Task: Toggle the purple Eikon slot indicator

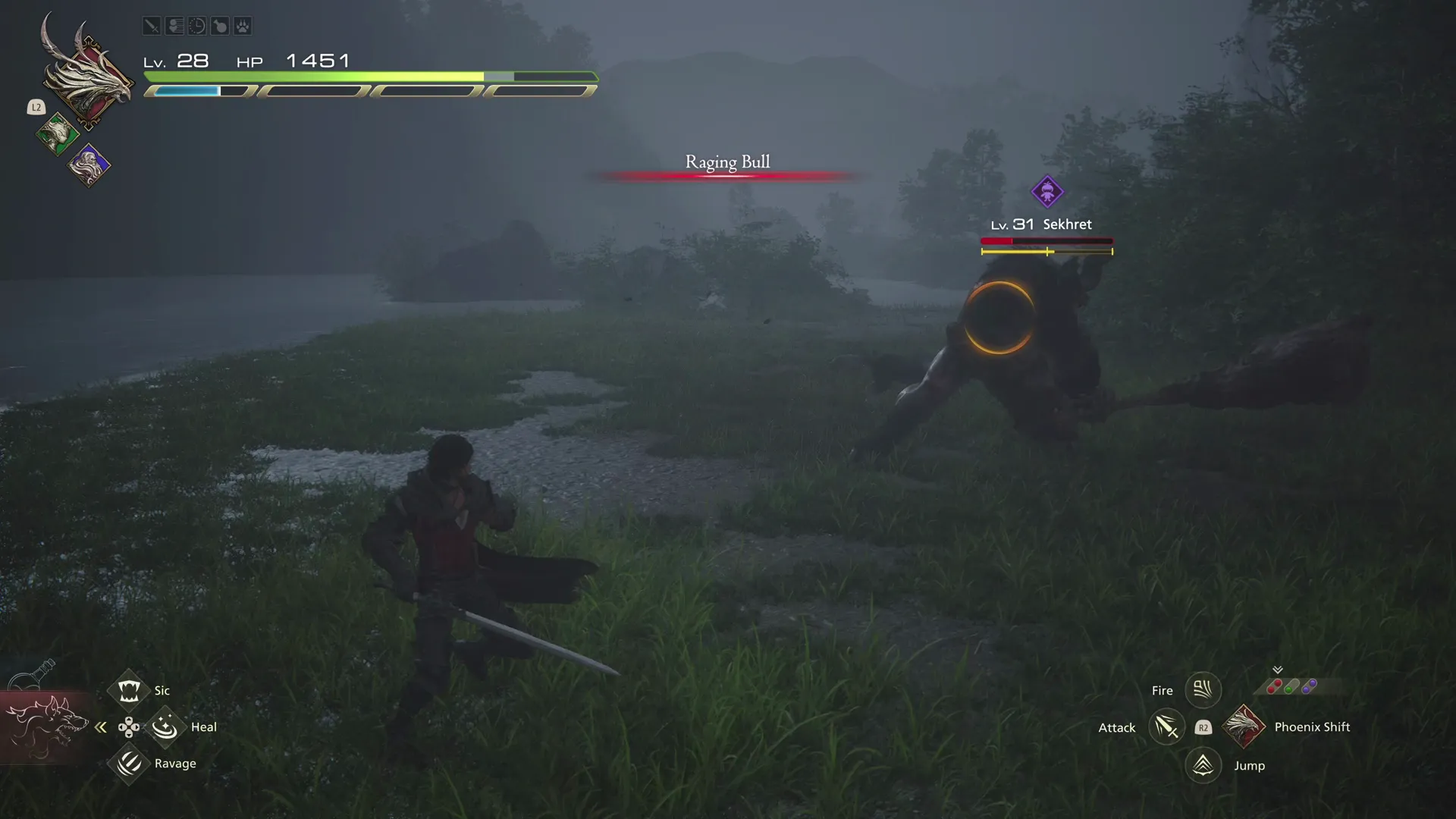Action: coord(1309,686)
